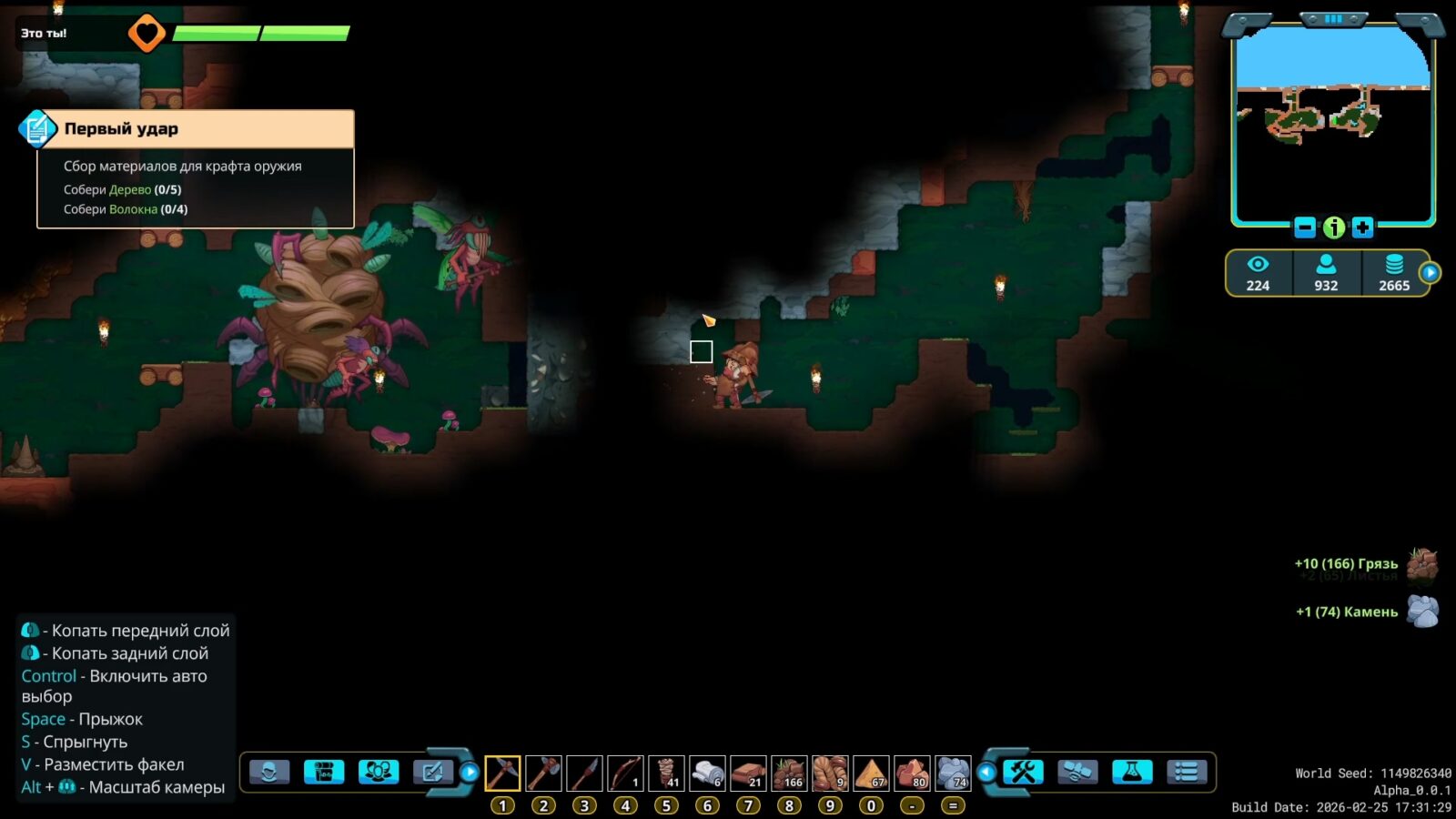Zoom out the minimap with minus button
This screenshot has height=819, width=1456.
(1304, 227)
